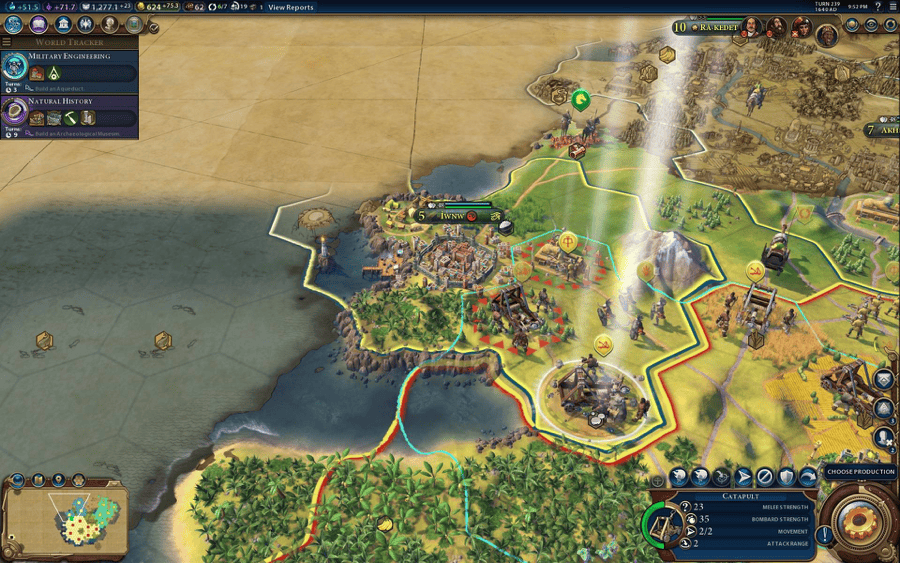
Task: Open the Civics tree button
Action: (38, 24)
